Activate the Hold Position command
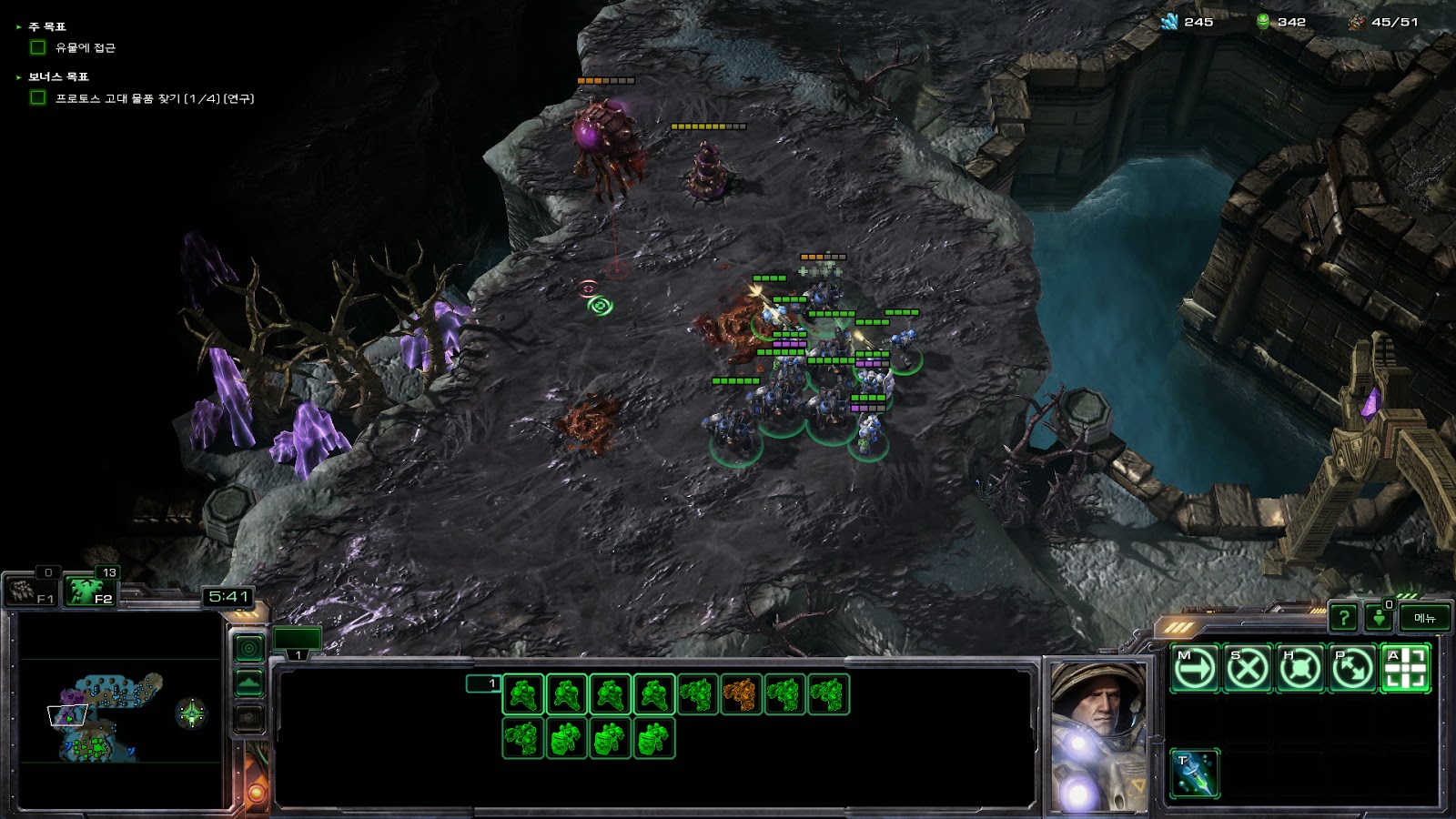Screen dimensions: 1456x819 tap(1300, 670)
